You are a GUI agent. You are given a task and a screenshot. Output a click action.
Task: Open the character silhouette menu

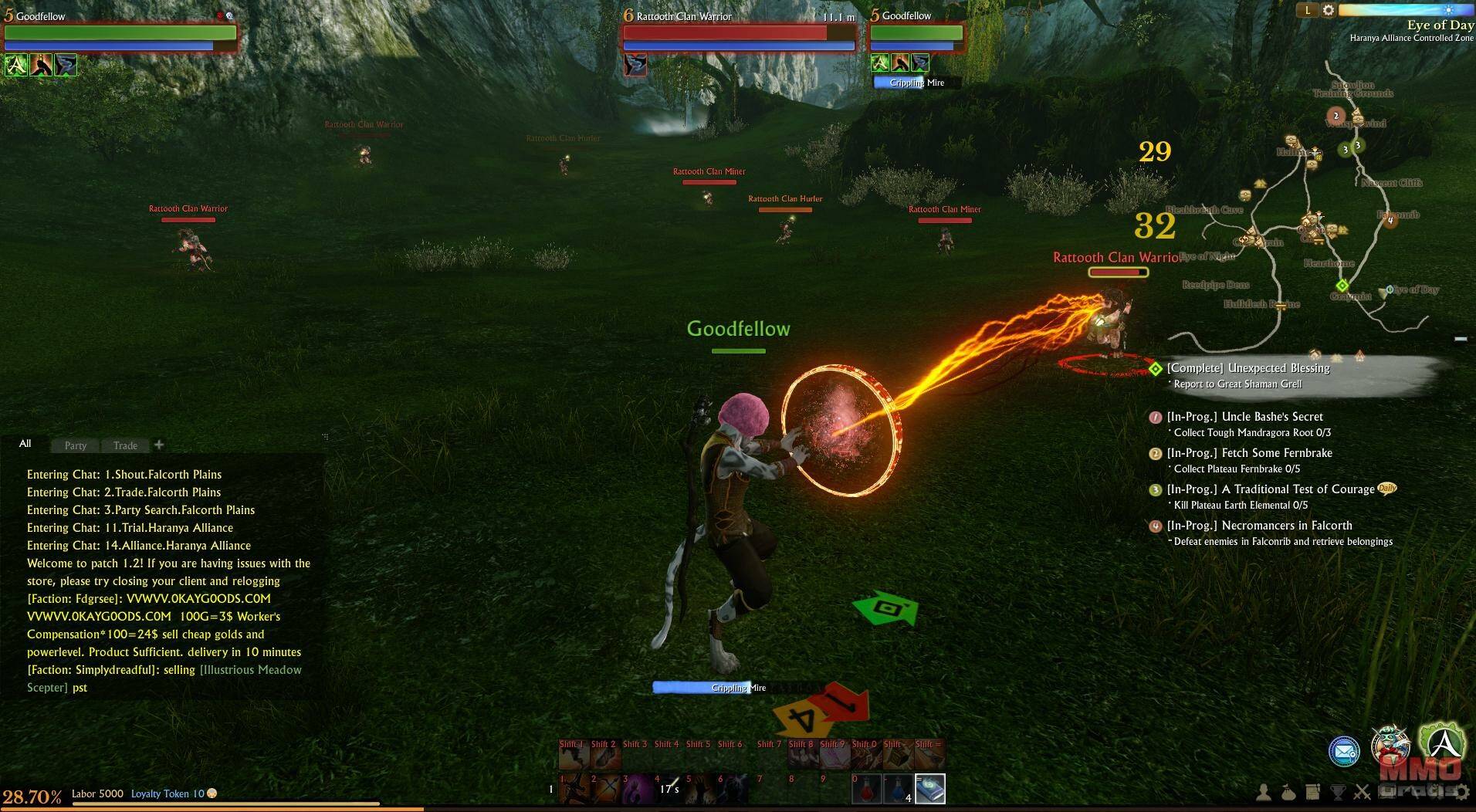point(1264,793)
